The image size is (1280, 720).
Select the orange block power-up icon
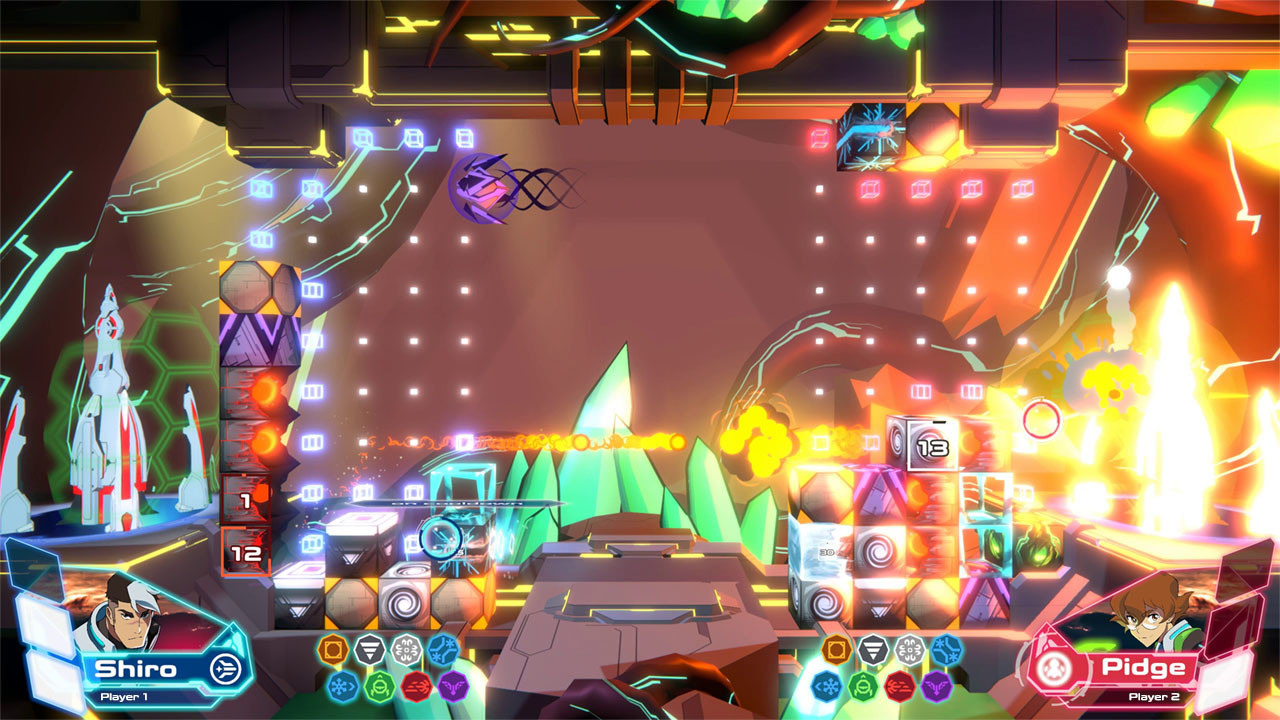(332, 648)
